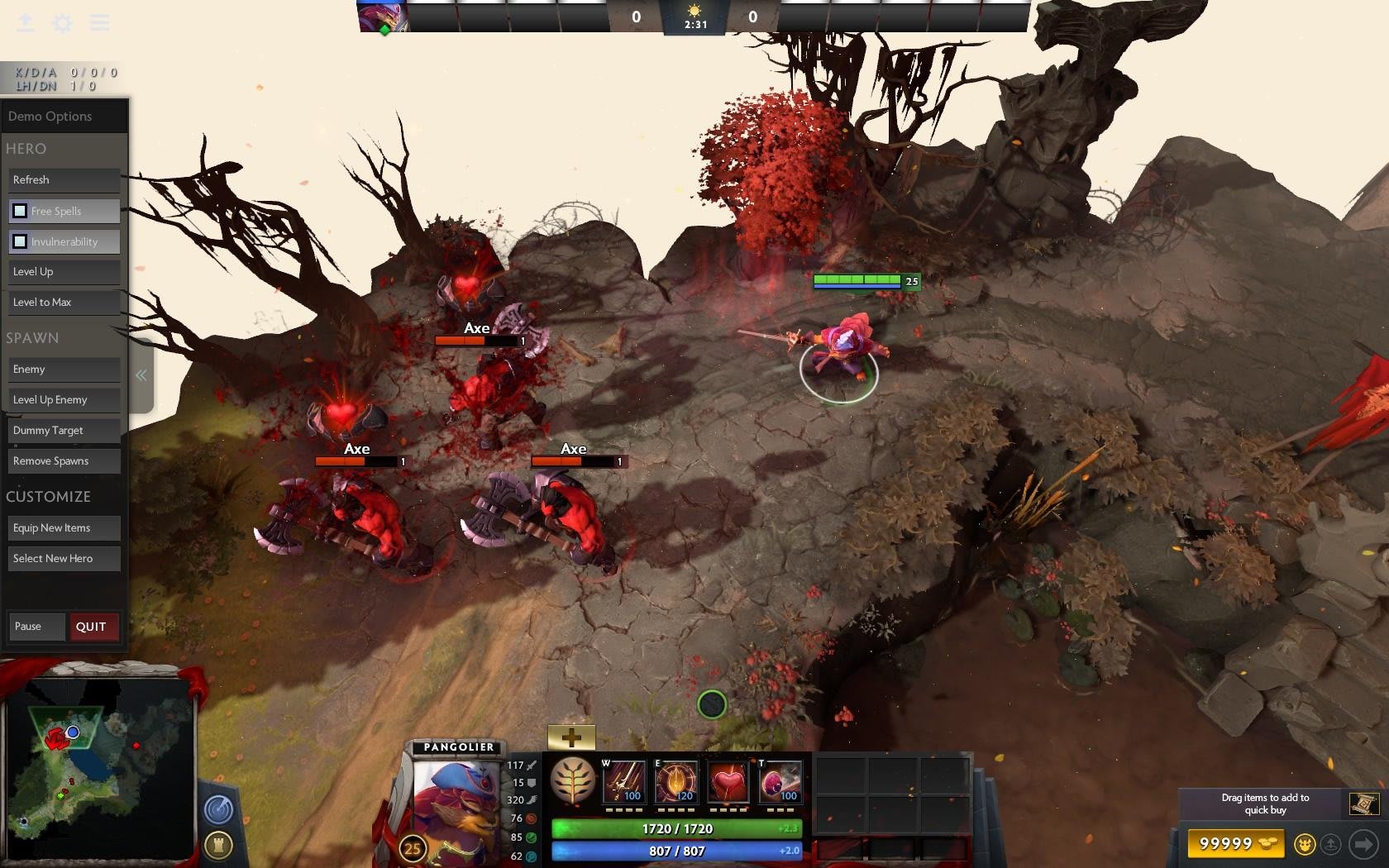
Task: Open the settings gear icon
Action: point(63,23)
